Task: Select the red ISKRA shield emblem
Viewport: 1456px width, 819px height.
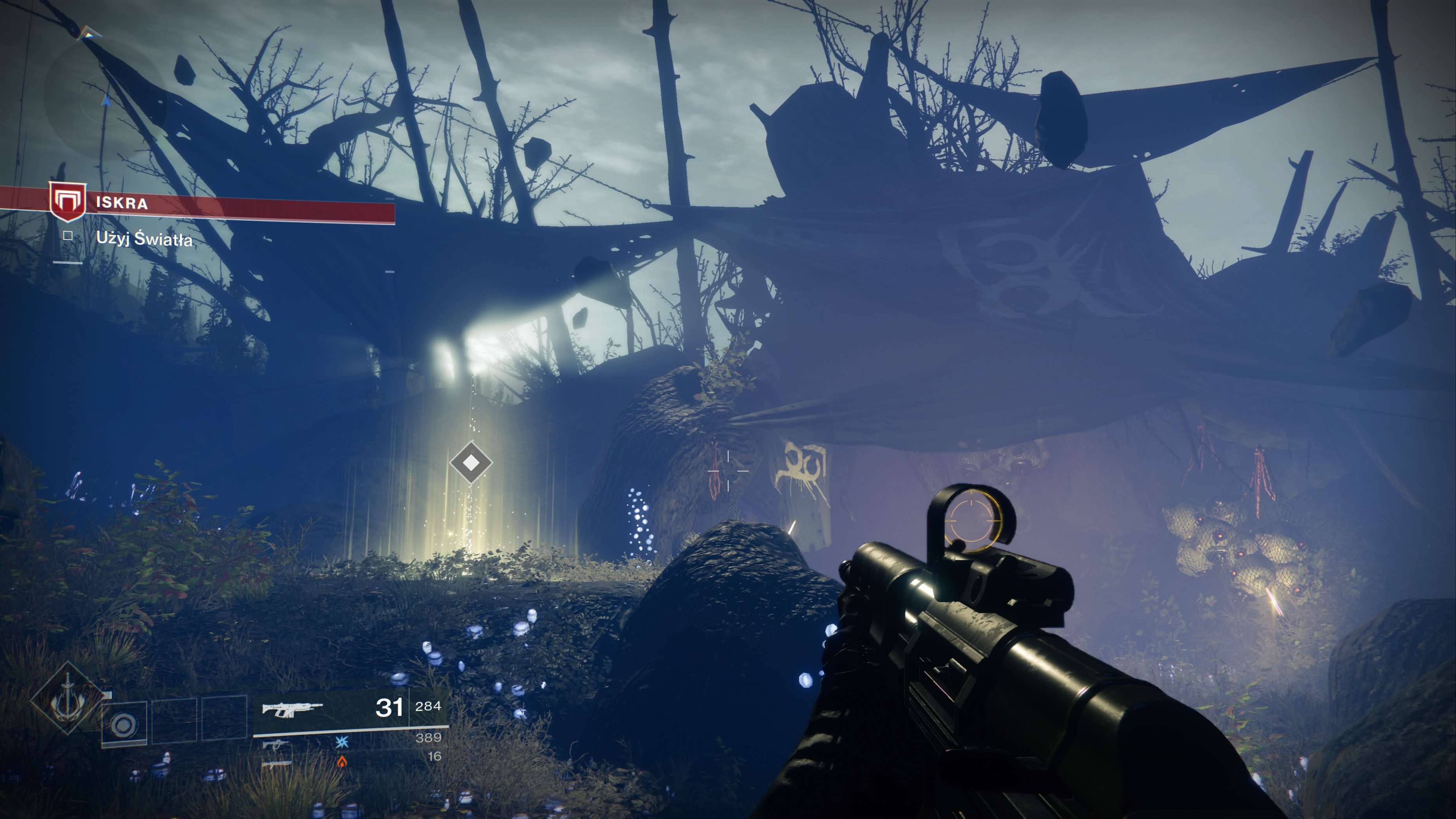Action: click(67, 202)
